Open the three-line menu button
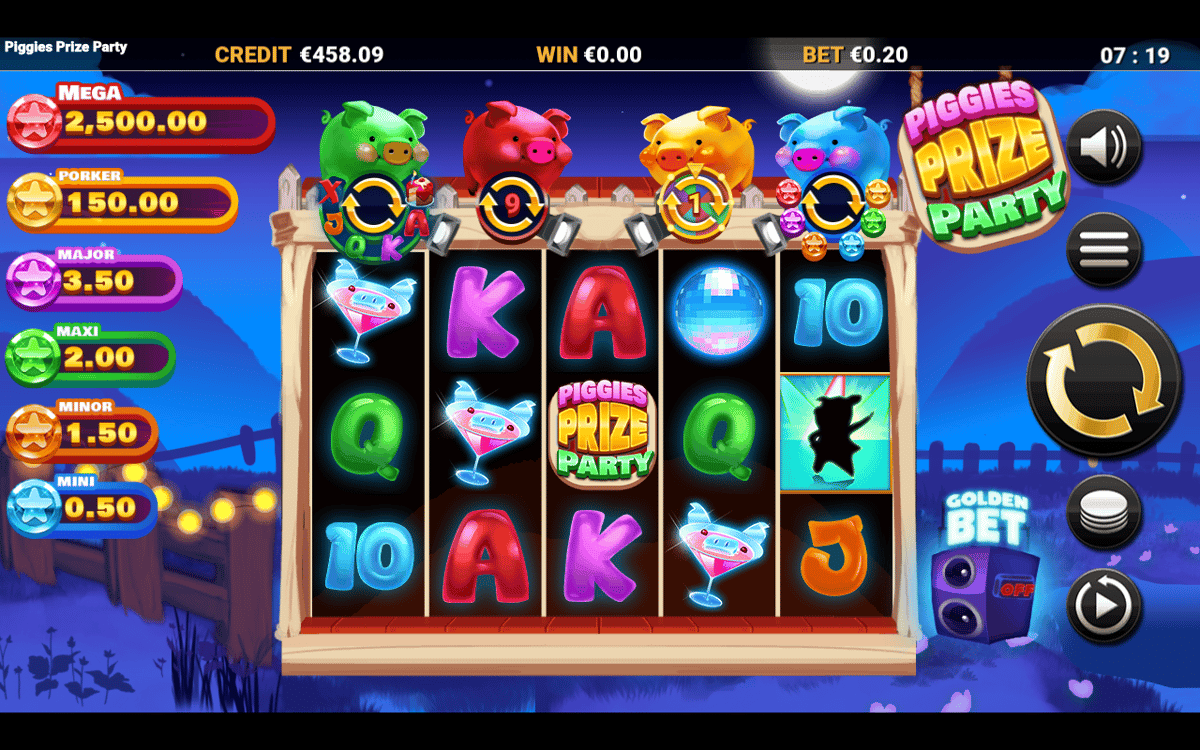 [1103, 244]
